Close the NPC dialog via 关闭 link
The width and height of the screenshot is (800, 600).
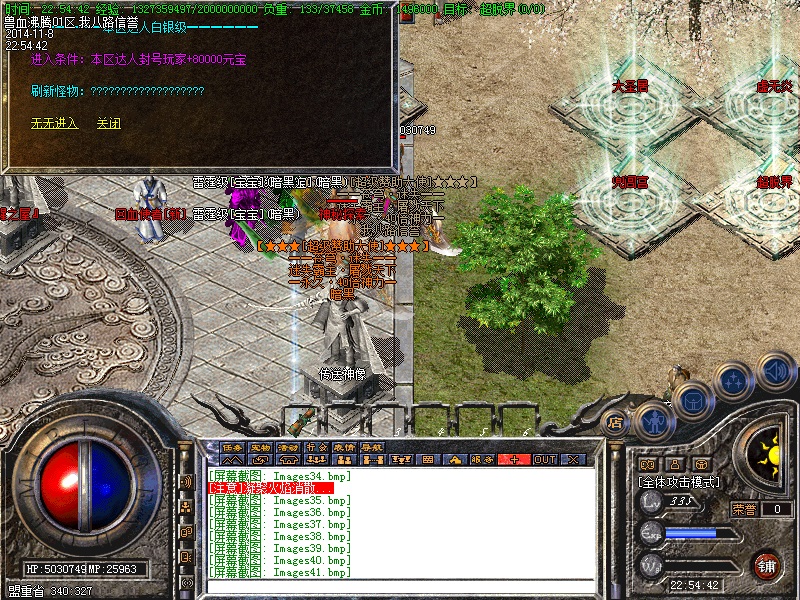108,124
